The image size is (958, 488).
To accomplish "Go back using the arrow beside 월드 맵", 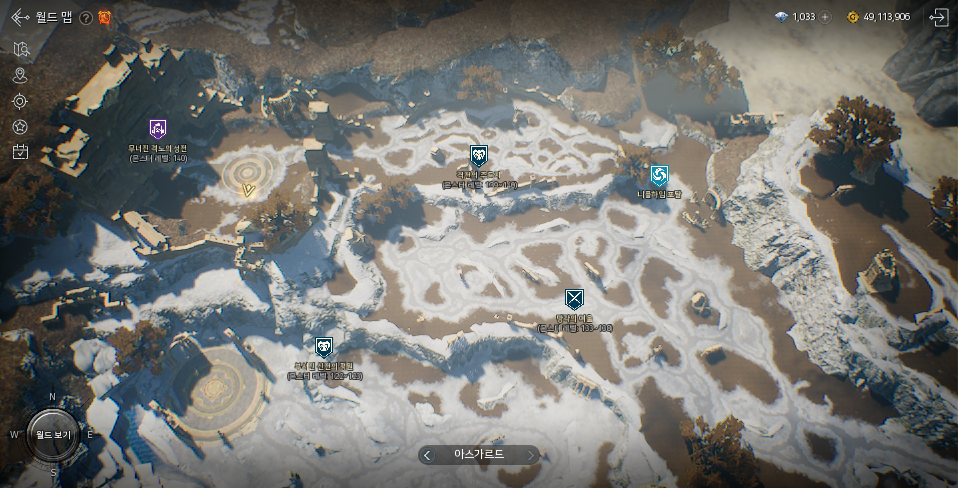I will 20,17.
